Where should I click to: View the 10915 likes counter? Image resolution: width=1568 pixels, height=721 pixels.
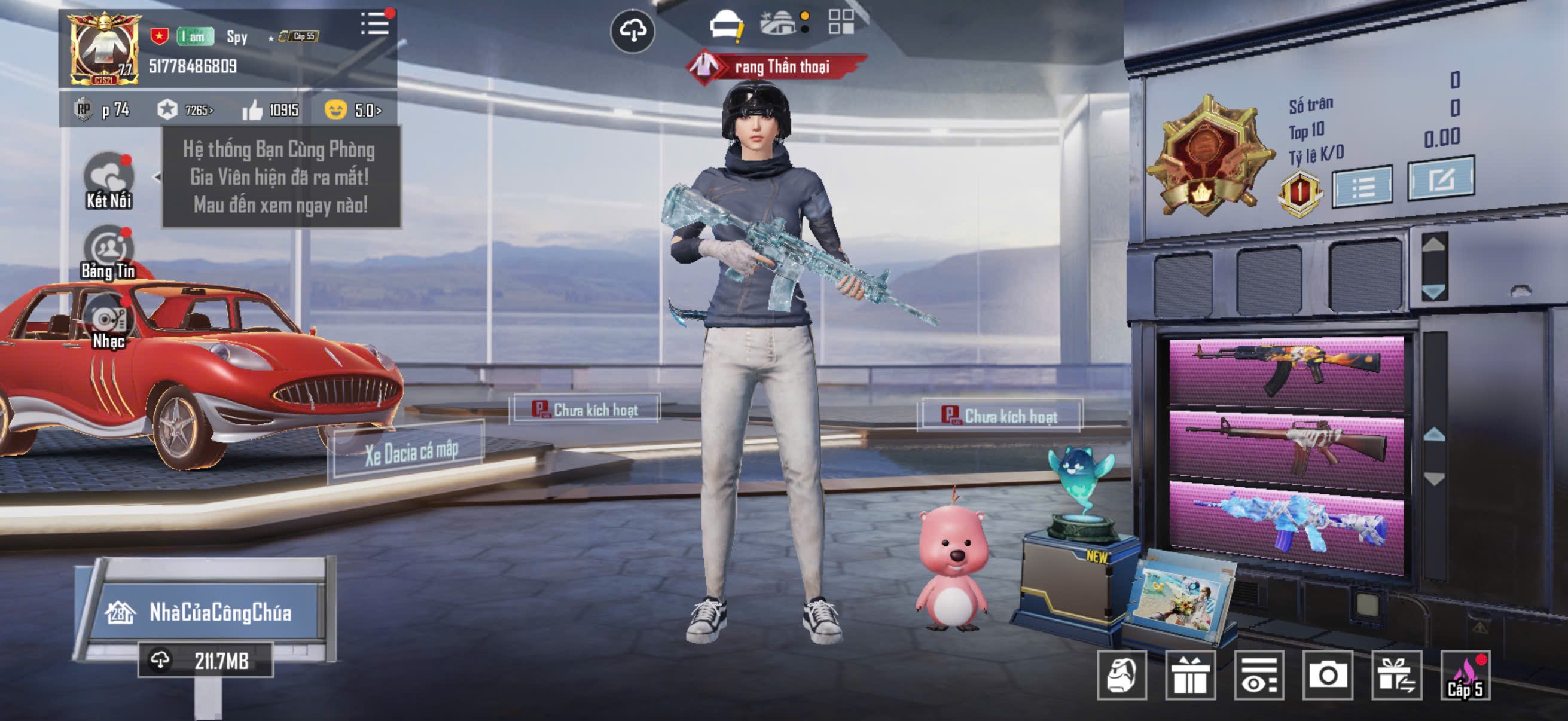tap(271, 110)
